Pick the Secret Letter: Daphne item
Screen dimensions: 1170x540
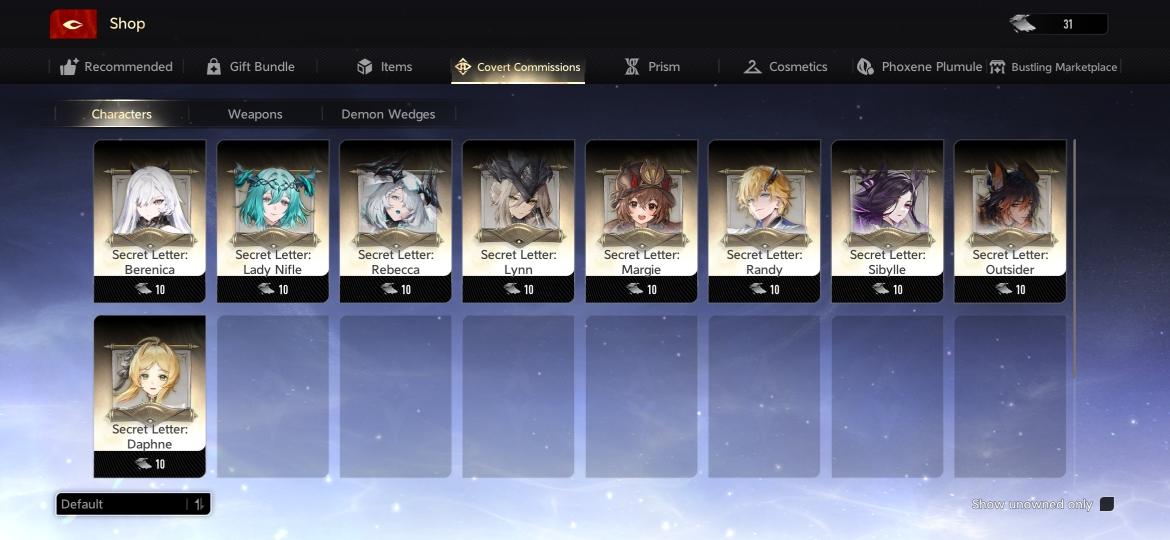click(x=150, y=396)
